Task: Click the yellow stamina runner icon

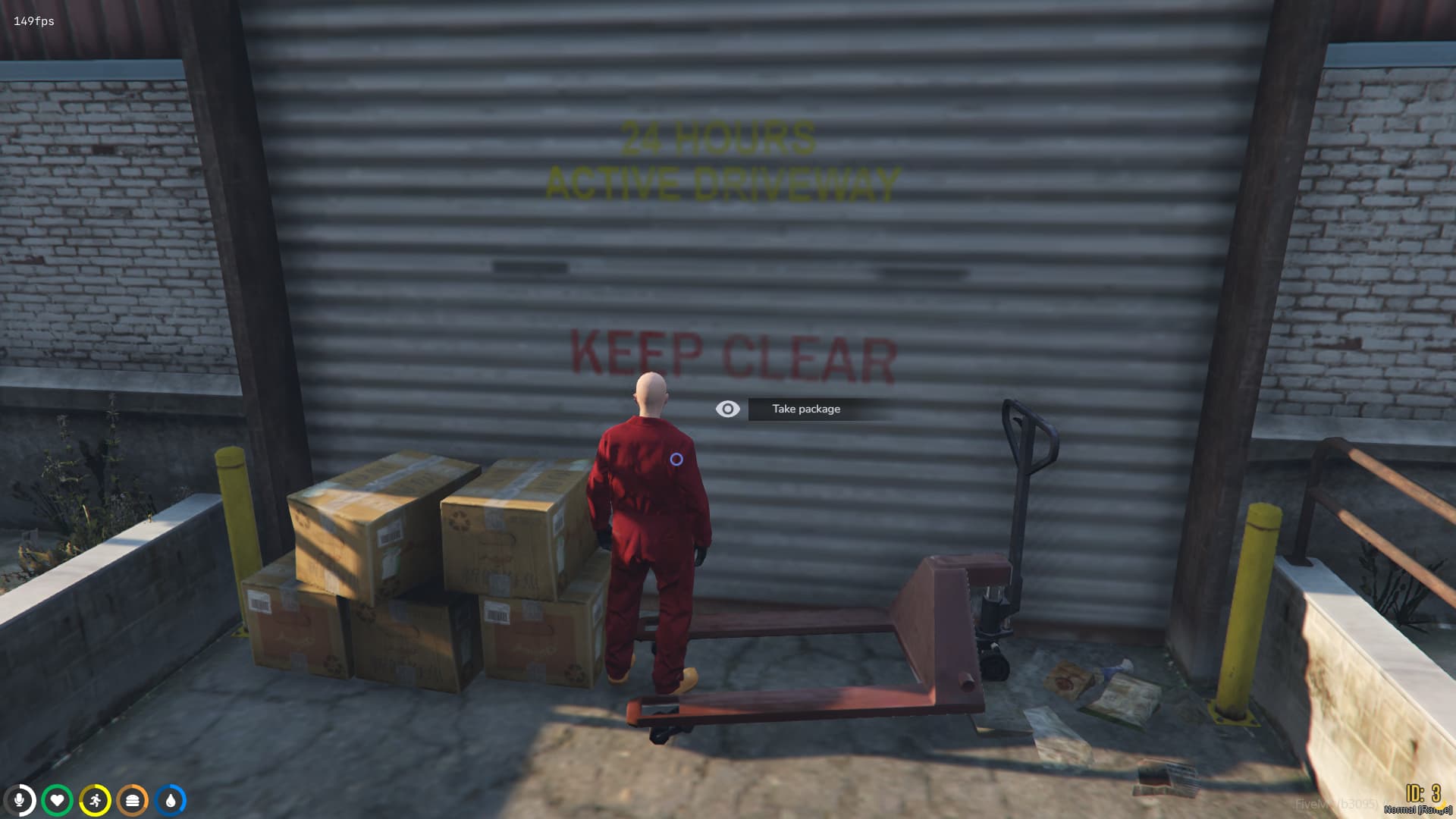Action: (x=95, y=799)
